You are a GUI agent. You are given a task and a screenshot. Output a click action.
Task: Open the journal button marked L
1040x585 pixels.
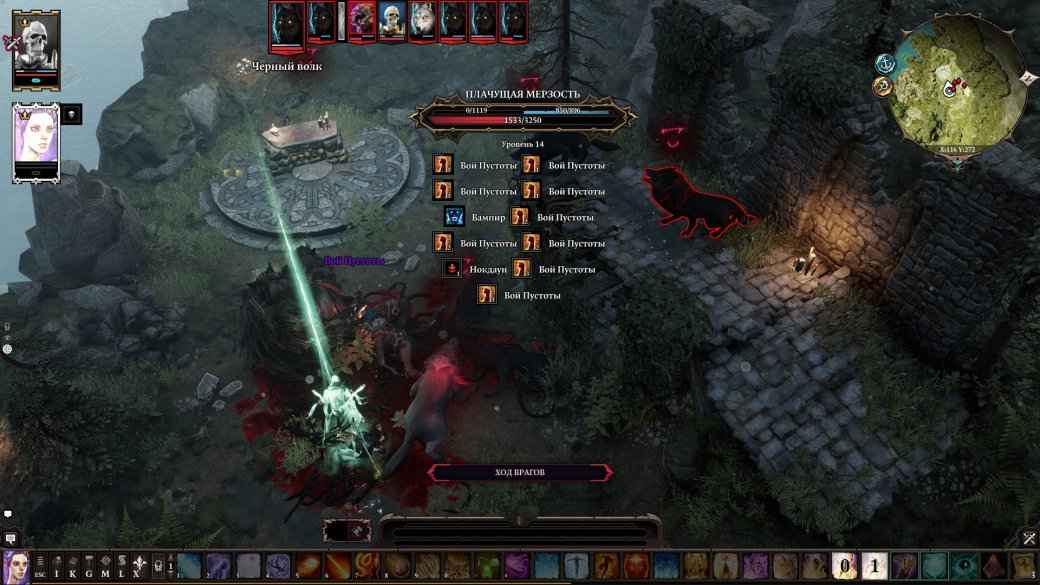pos(121,567)
